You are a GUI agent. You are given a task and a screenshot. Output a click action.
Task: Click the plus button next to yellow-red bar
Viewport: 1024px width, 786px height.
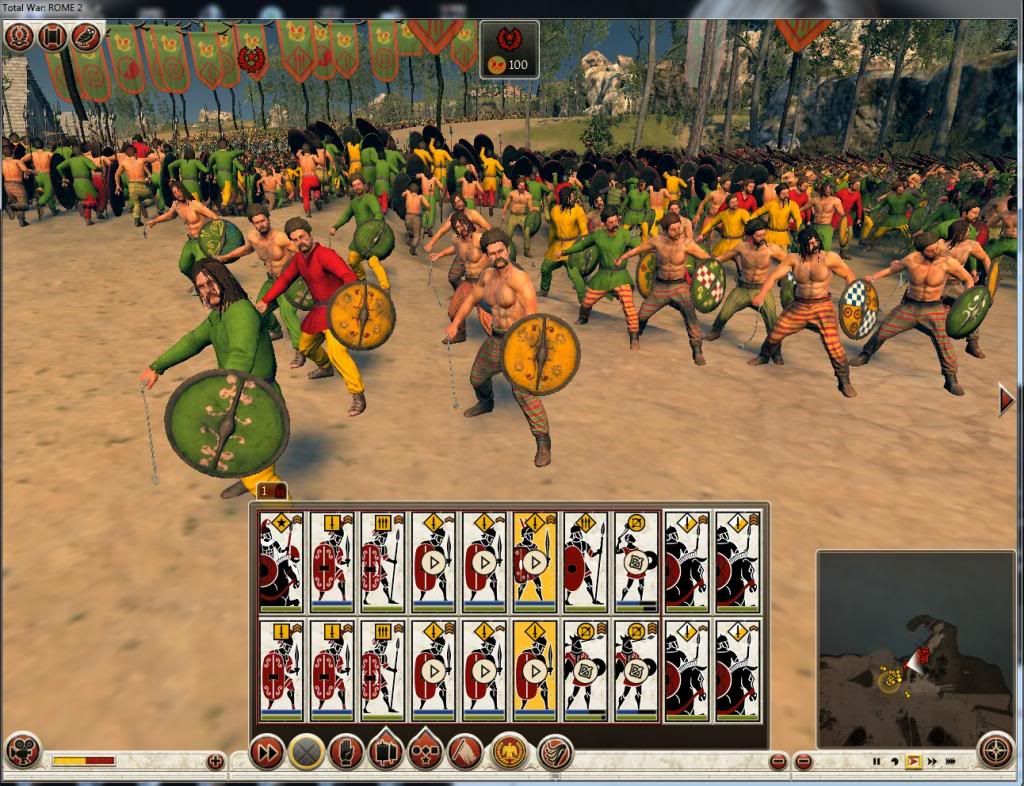coord(215,762)
